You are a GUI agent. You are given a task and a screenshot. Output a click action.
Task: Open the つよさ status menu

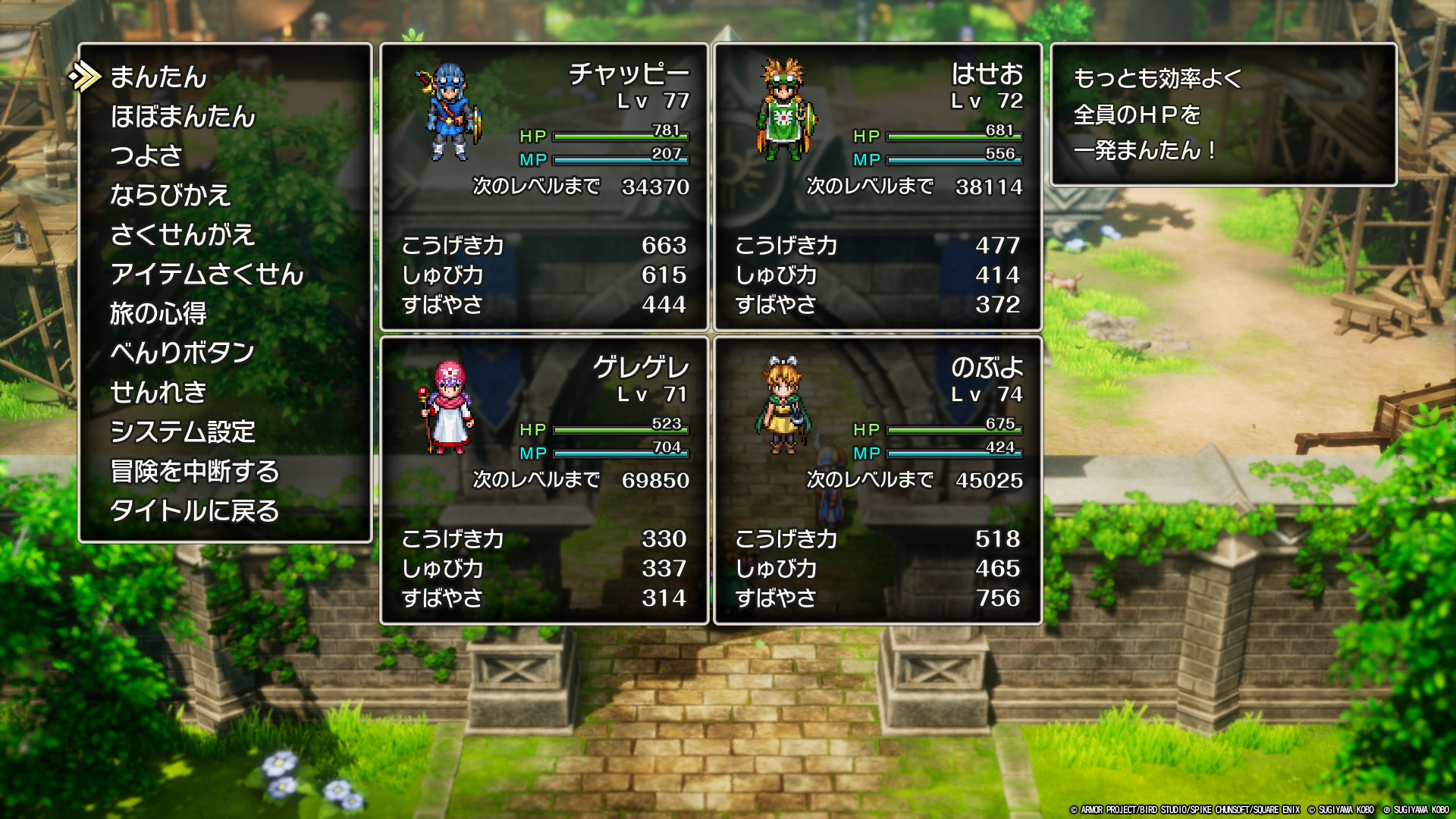146,155
